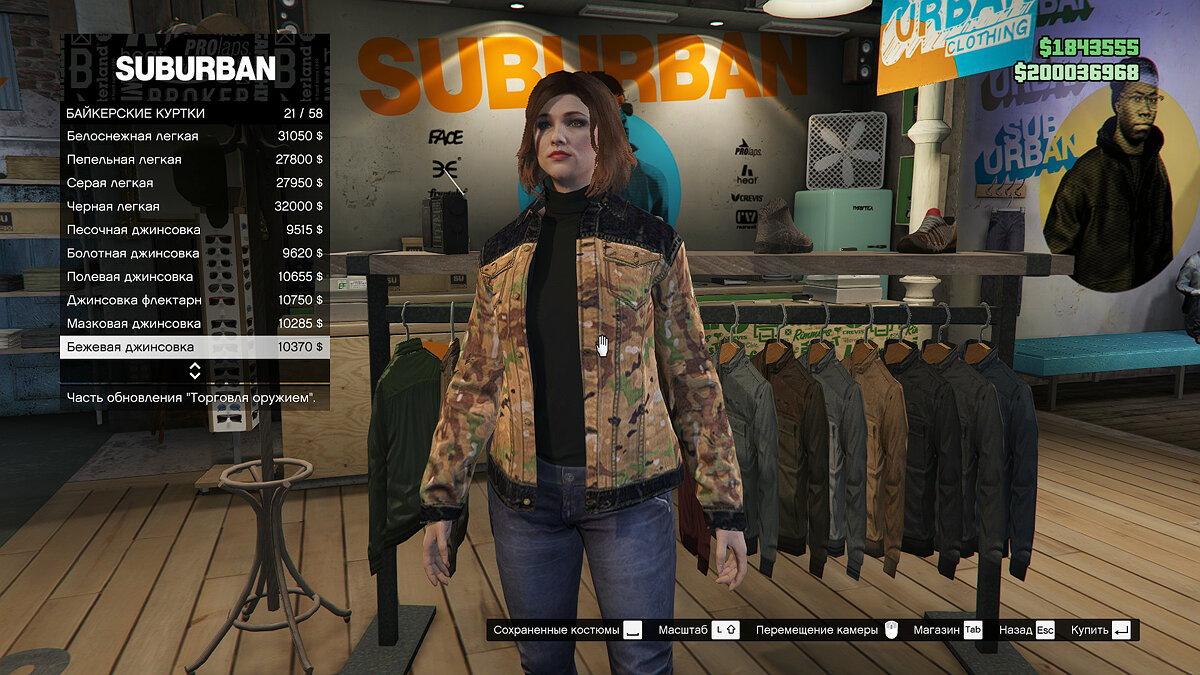Screen dimensions: 1200x675
Task: Select Белоснежная легкая jacket
Action: (x=194, y=136)
